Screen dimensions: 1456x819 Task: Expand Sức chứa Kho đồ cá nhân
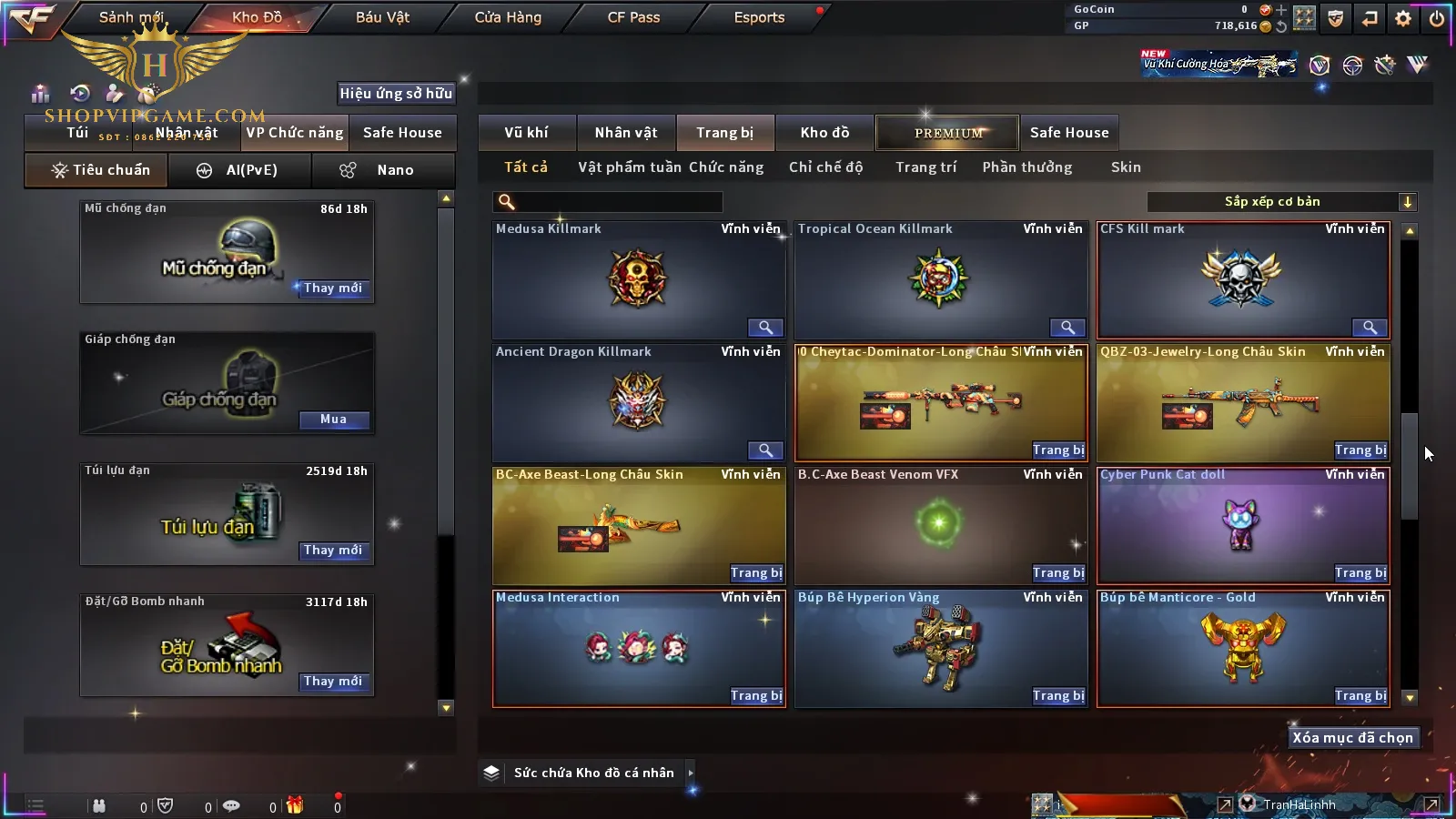click(691, 773)
